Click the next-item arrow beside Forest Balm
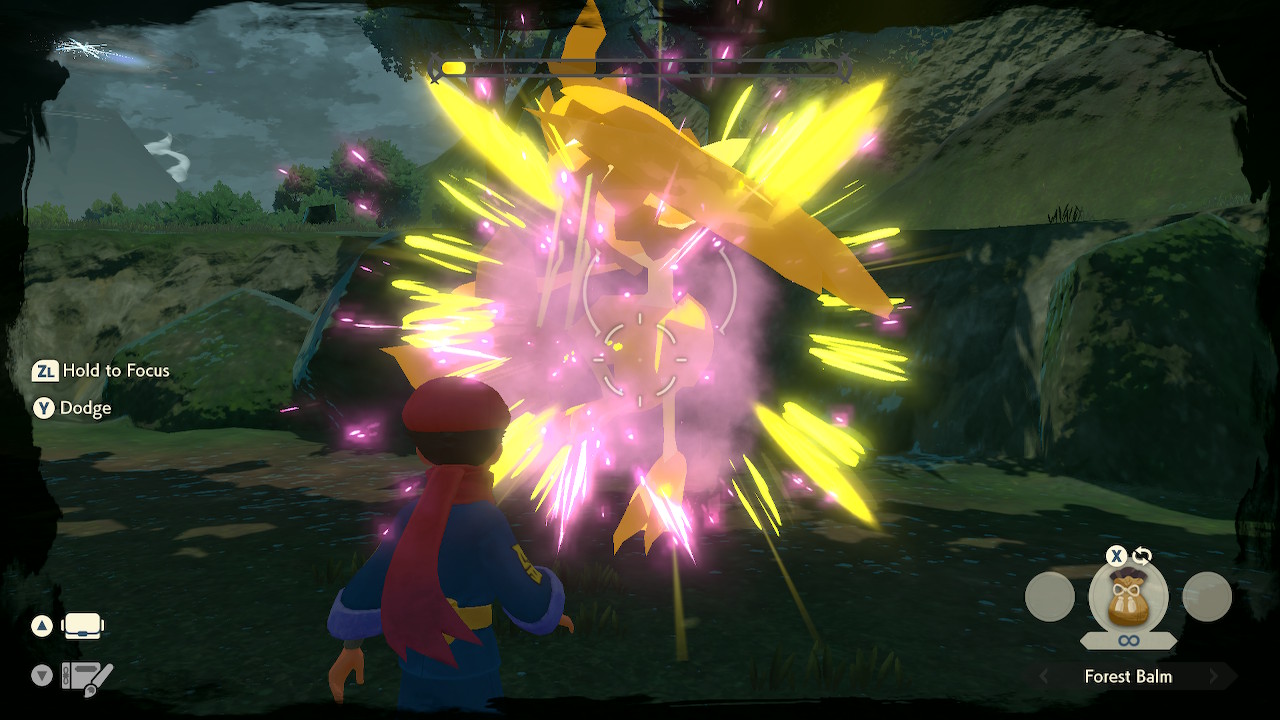 tap(1214, 677)
